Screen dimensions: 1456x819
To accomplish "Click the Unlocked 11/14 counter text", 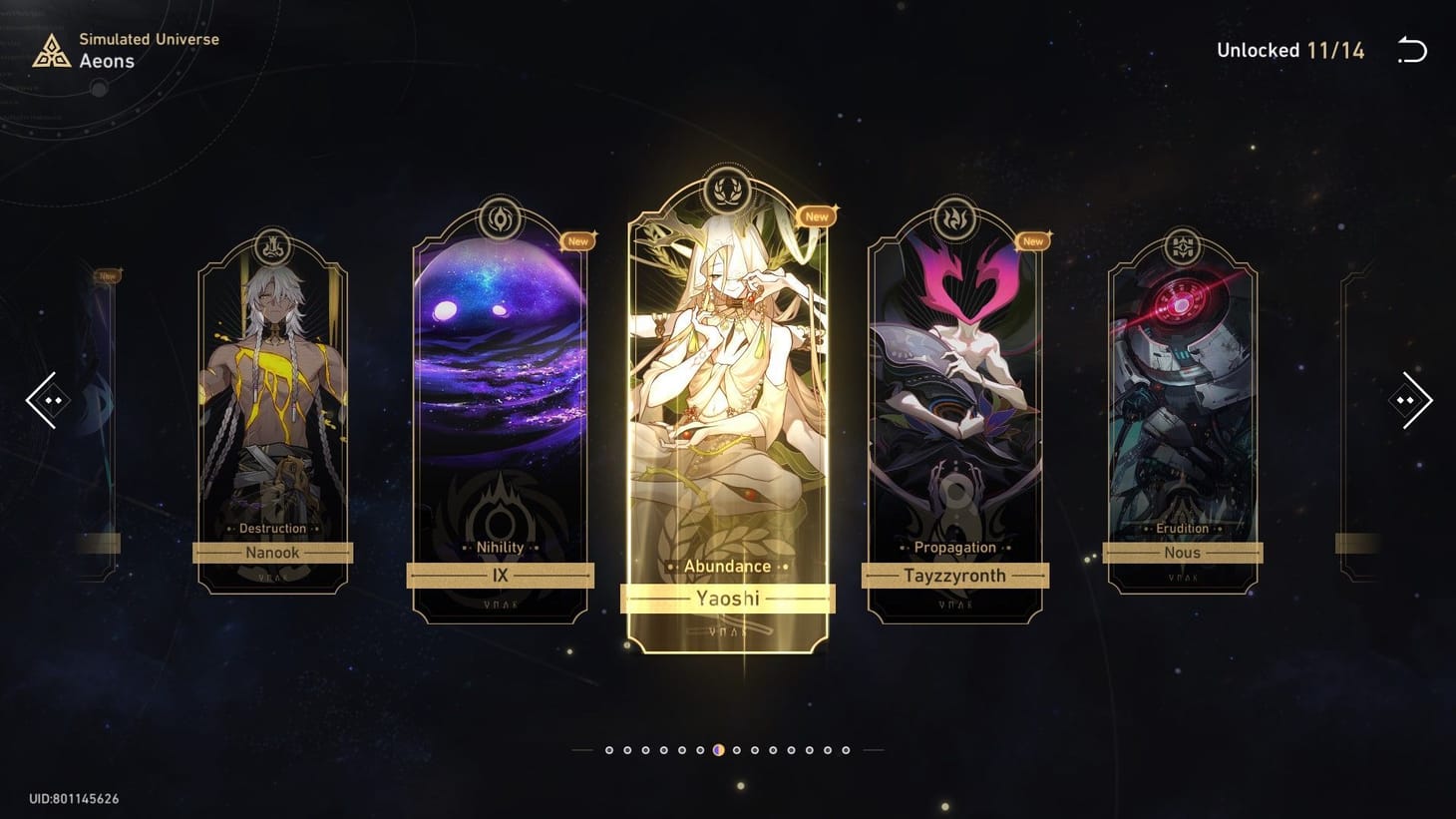I will click(x=1290, y=50).
